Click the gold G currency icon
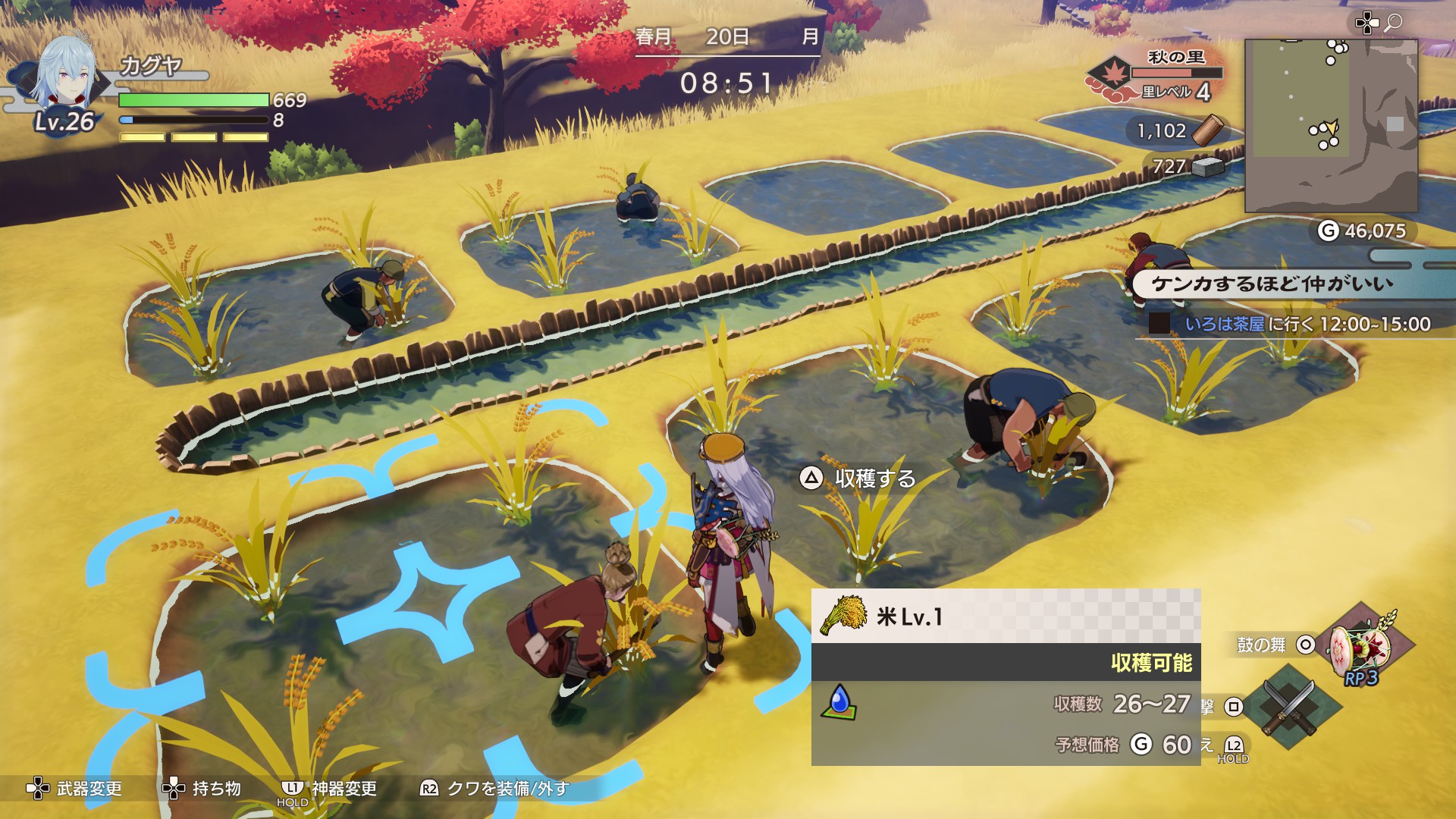Screen dimensions: 1456x819 tap(1328, 231)
